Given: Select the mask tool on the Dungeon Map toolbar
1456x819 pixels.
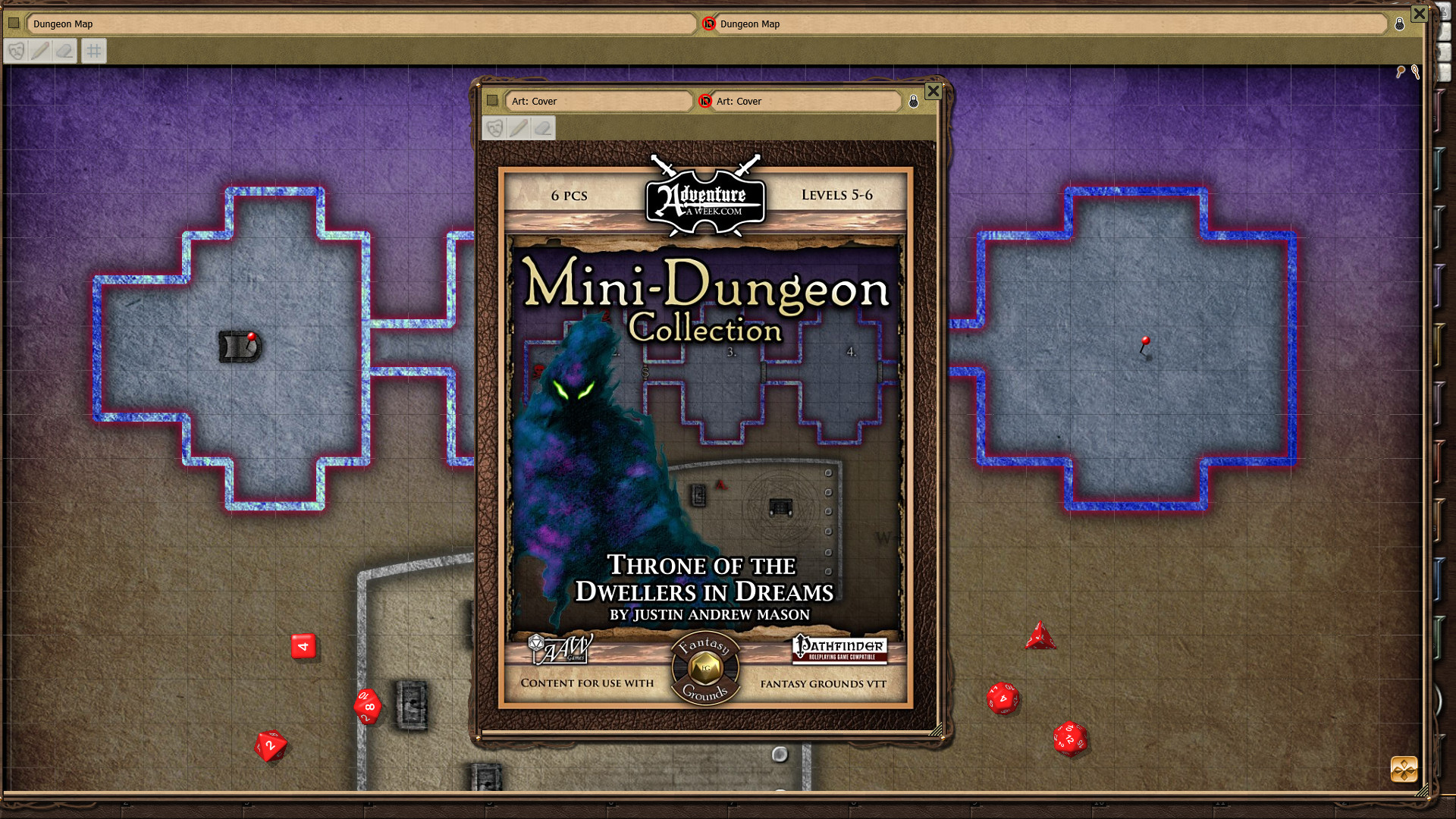Looking at the screenshot, I should [16, 51].
